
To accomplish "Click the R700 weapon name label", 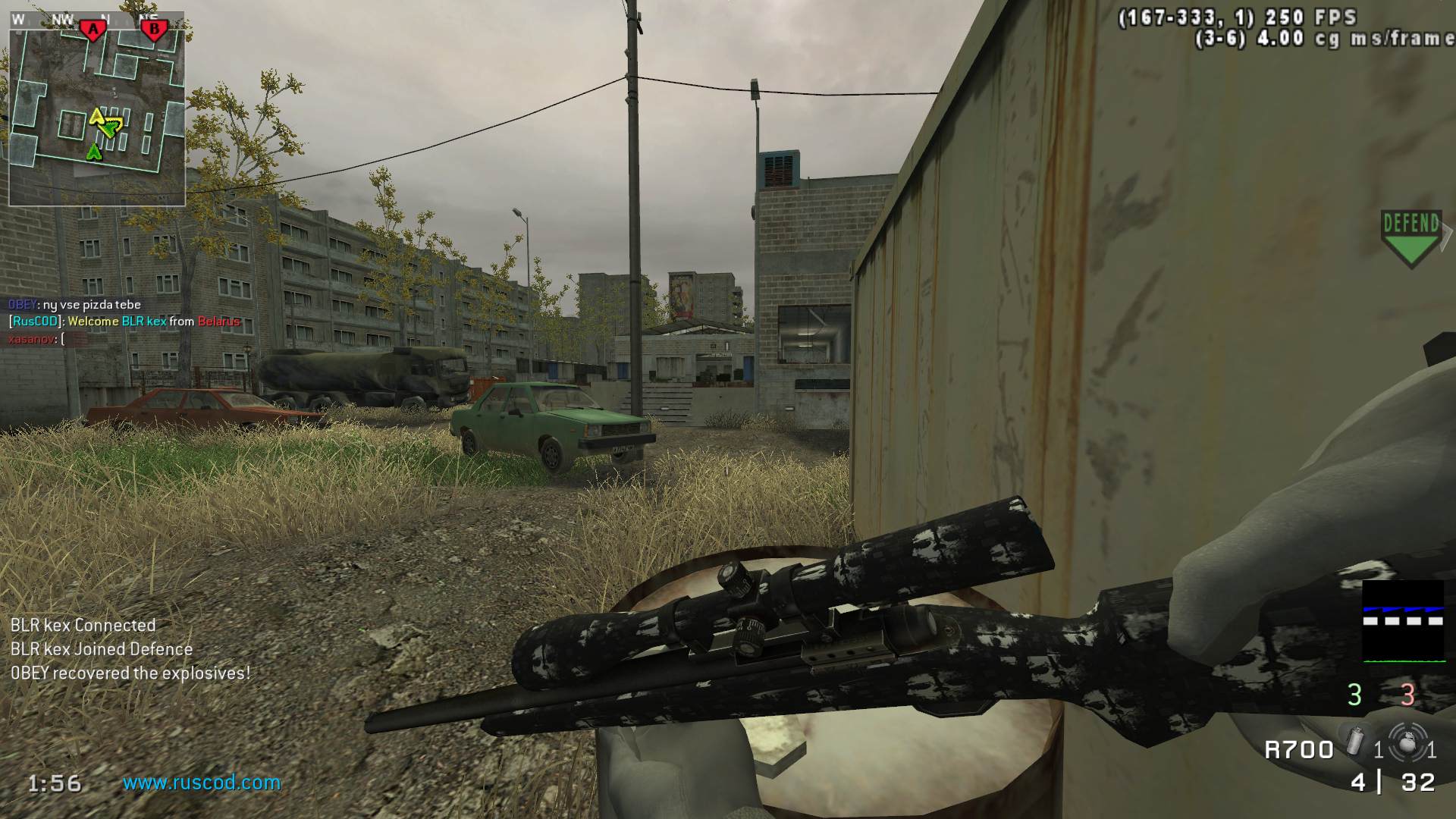I will click(1299, 750).
